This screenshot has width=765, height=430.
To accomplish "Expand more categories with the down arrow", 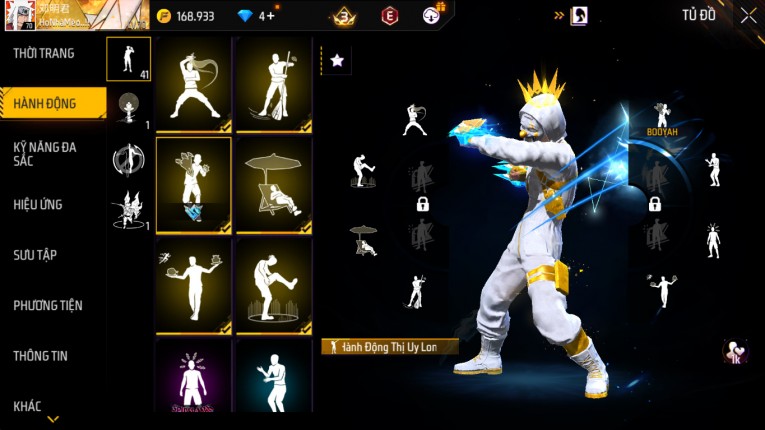I will [53, 419].
